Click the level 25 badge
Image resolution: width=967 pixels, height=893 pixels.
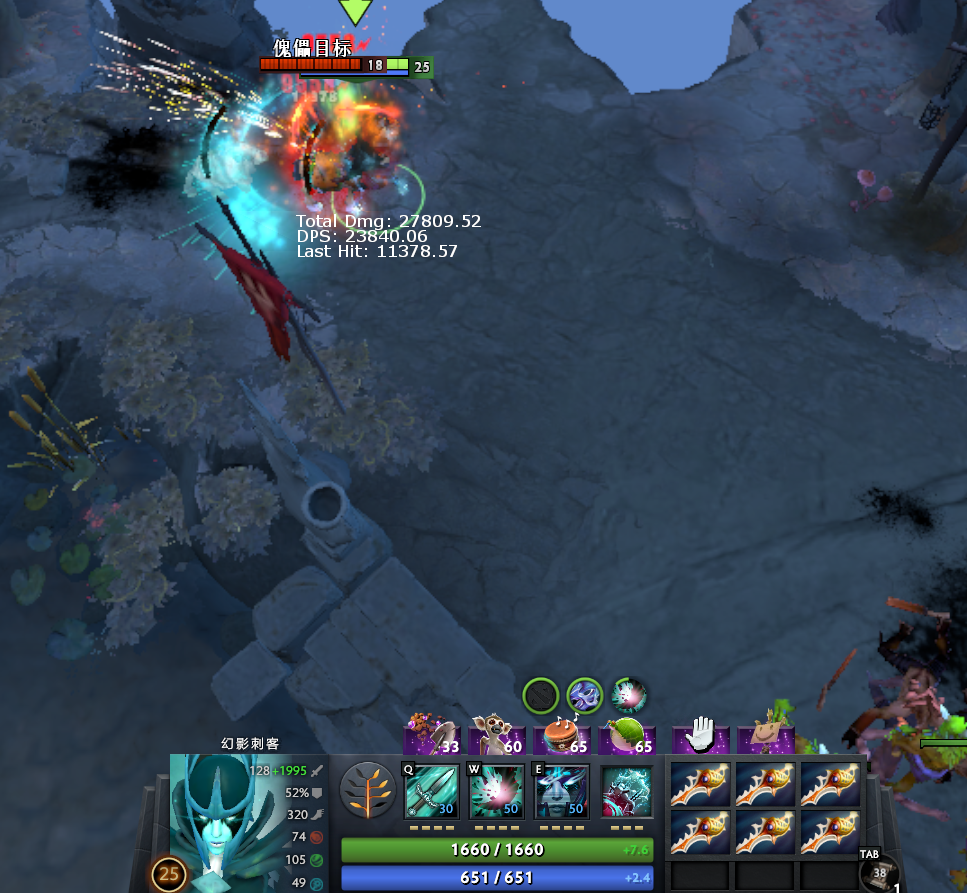pyautogui.click(x=169, y=875)
